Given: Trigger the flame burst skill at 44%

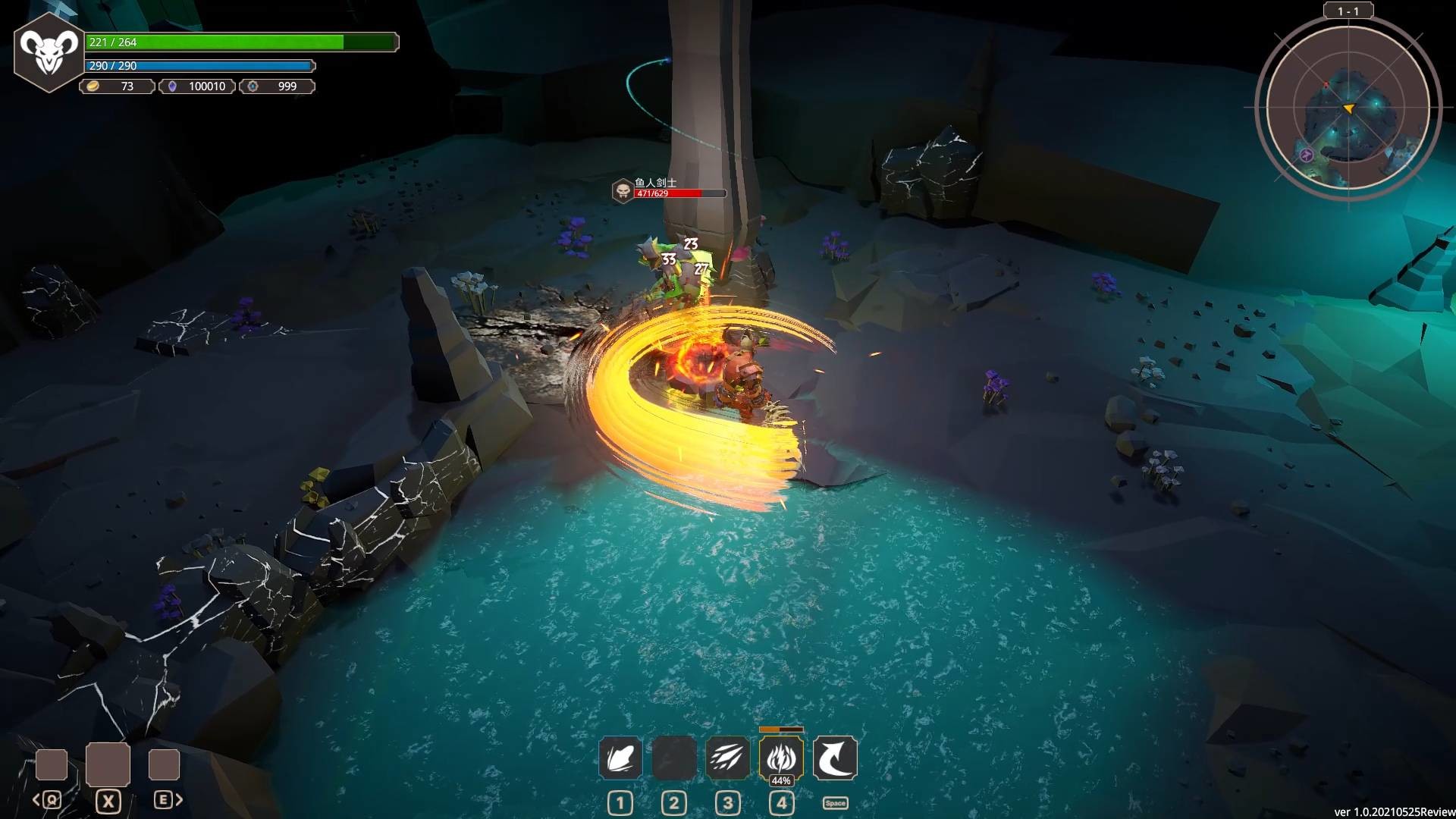Looking at the screenshot, I should coord(780,758).
